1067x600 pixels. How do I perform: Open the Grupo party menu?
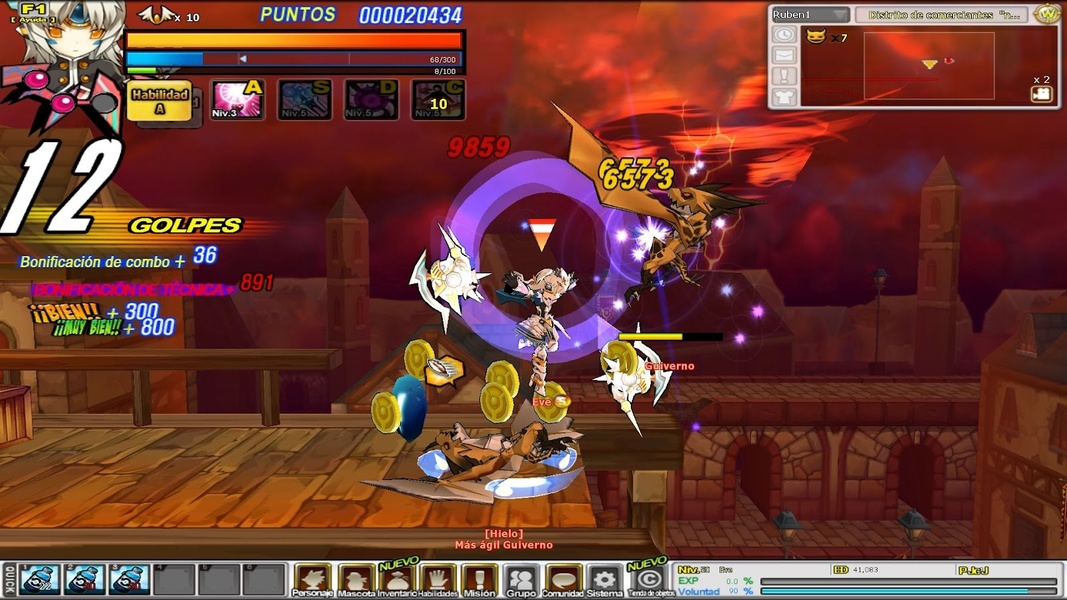[520, 579]
